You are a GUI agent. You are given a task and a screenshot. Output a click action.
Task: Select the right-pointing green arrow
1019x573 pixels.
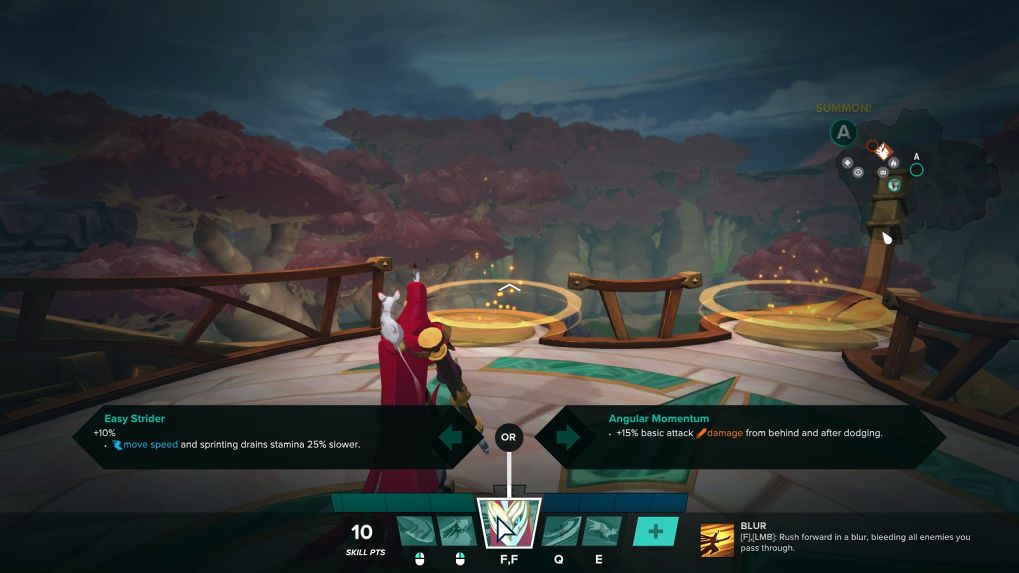(563, 437)
